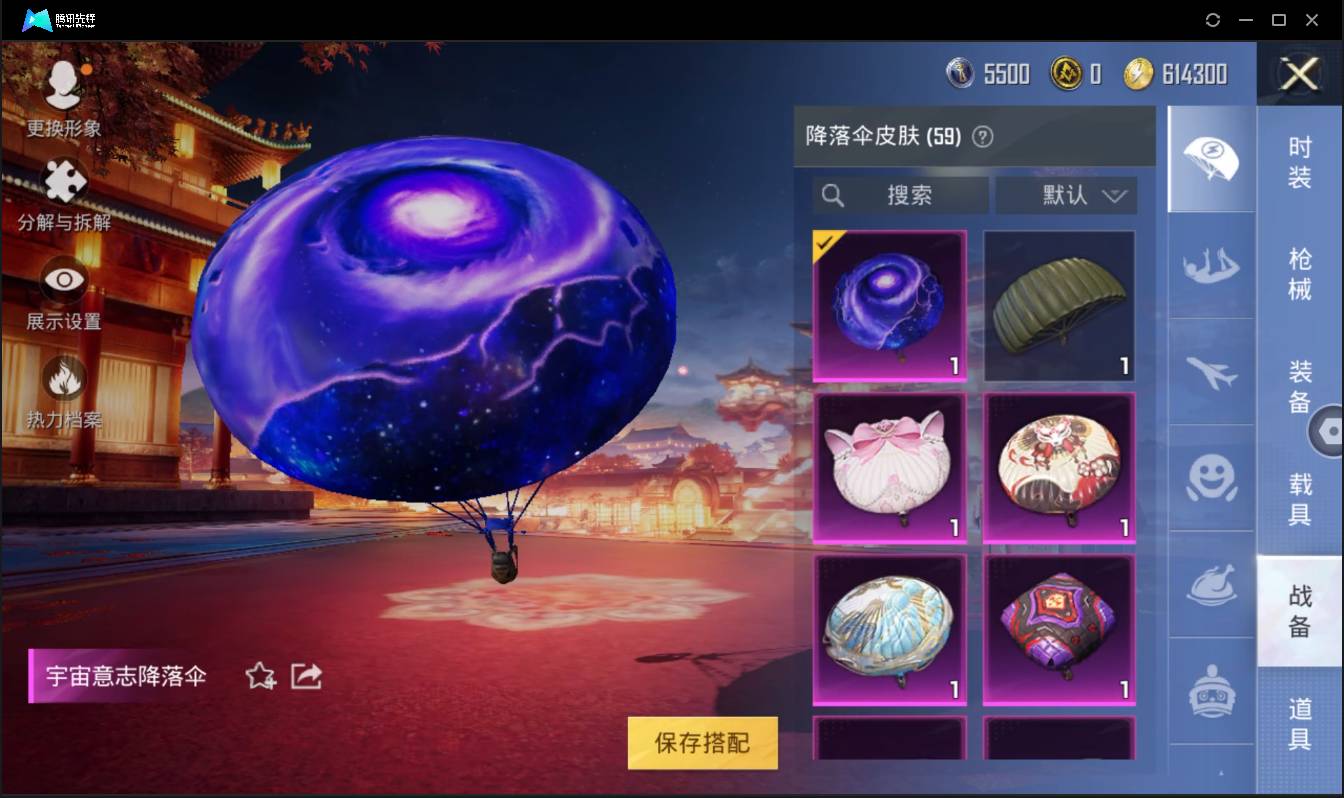This screenshot has width=1344, height=798.
Task: Select the green default parachute thumbnail
Action: coord(1059,305)
